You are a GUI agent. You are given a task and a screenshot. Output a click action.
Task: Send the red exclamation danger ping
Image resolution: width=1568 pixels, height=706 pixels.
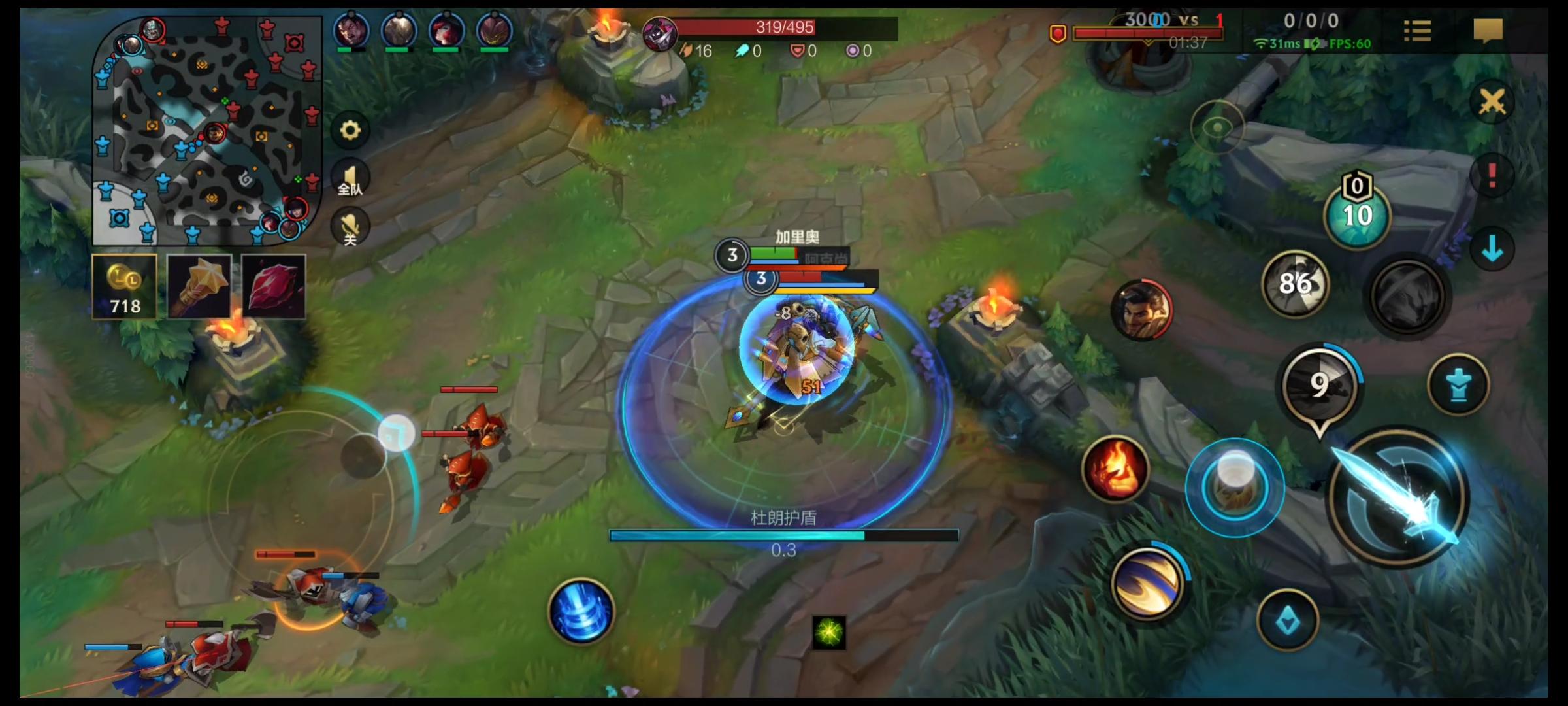tap(1492, 175)
